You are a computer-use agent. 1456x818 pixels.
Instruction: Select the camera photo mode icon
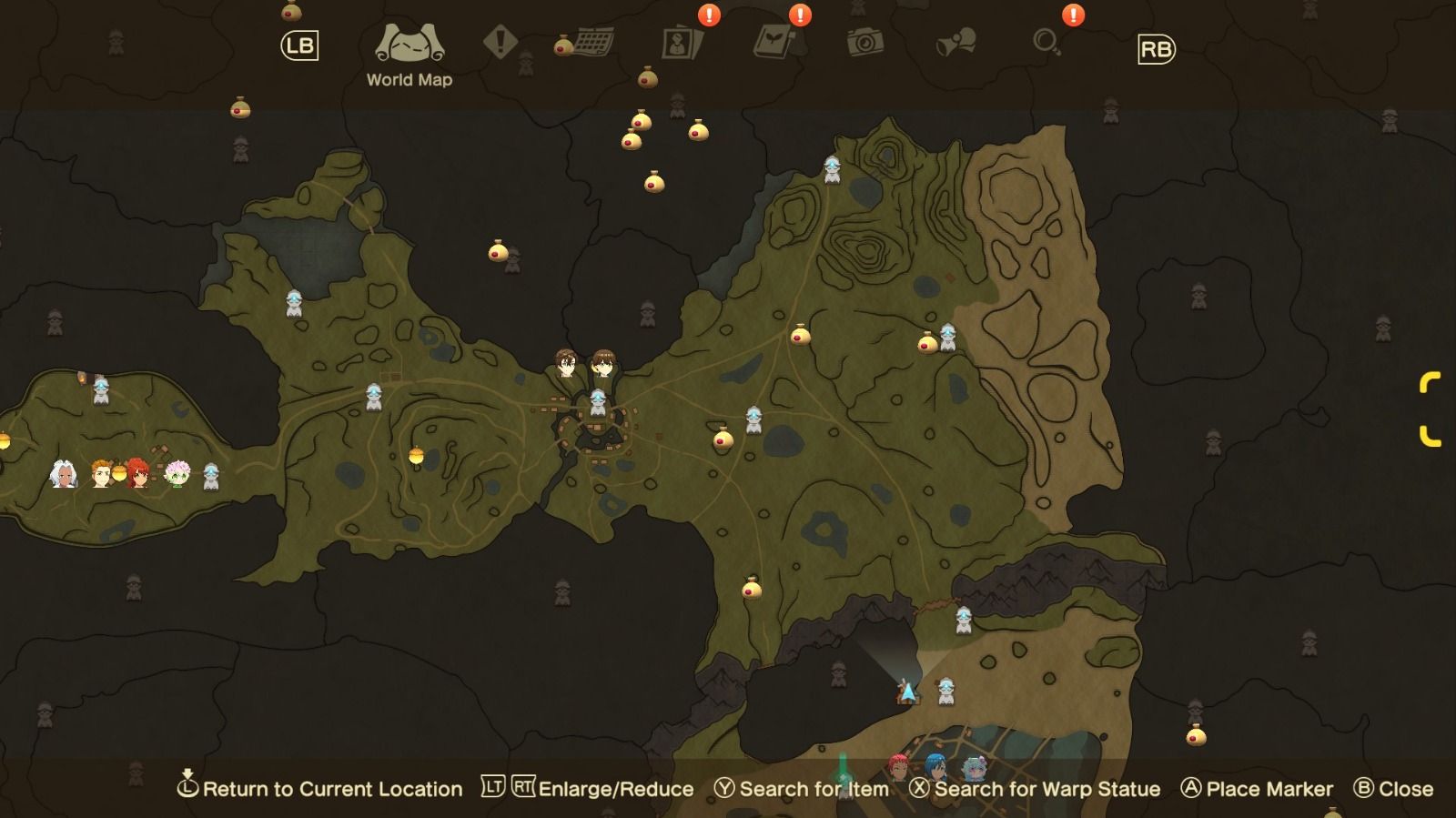(x=867, y=40)
